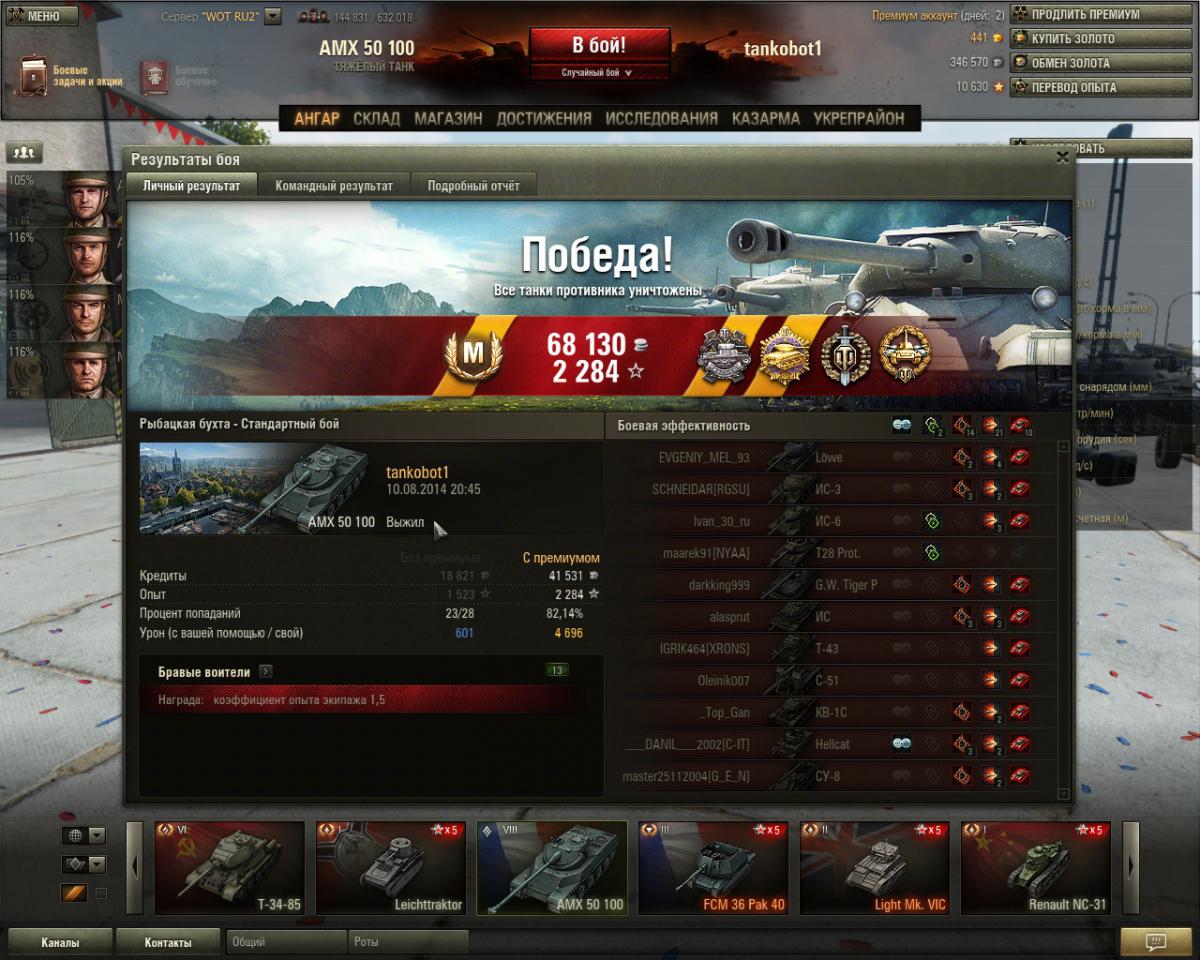Open the Контакты list
Image resolution: width=1200 pixels, height=960 pixels.
click(x=167, y=942)
